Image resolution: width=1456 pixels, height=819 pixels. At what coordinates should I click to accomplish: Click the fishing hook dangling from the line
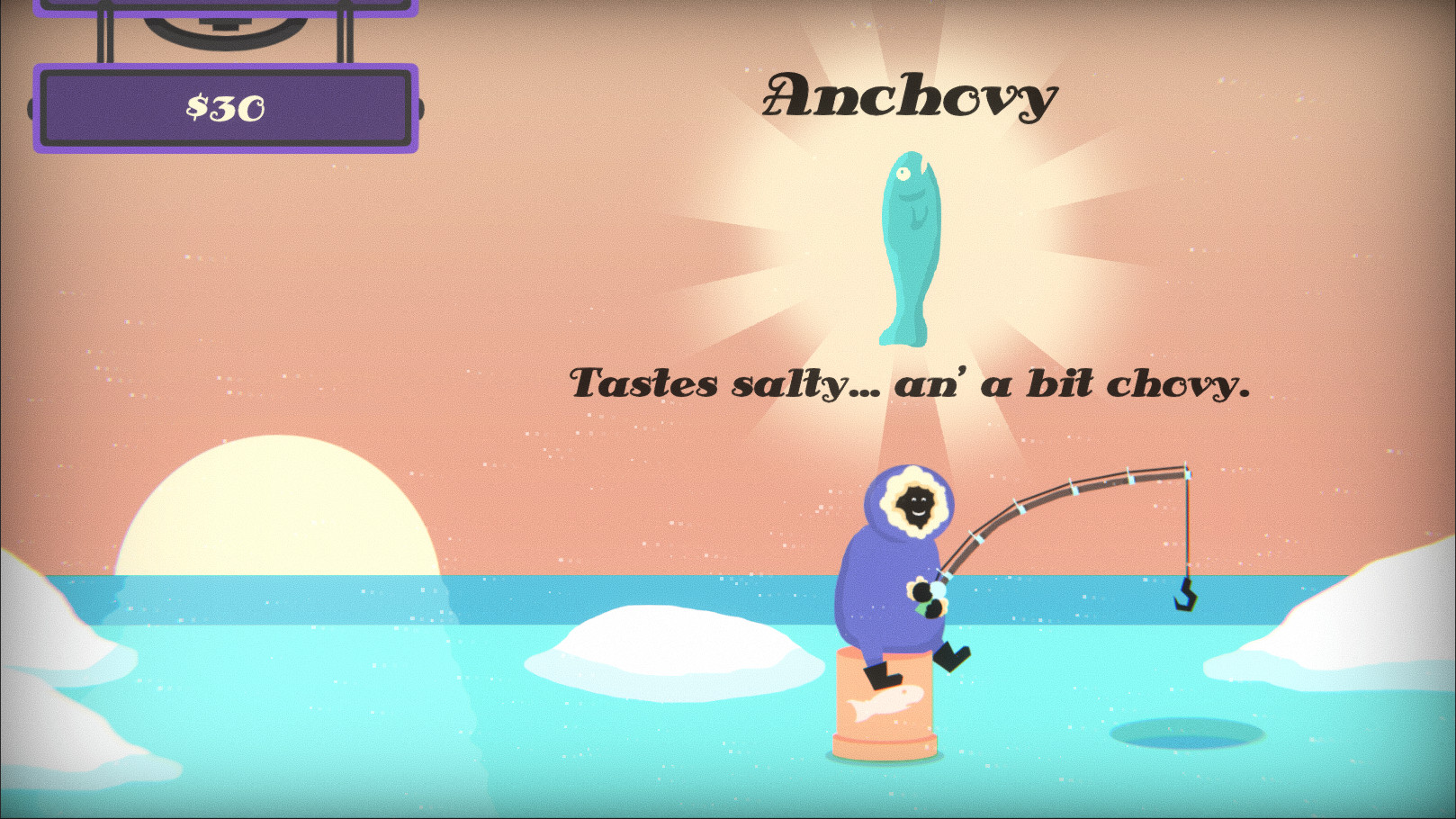[x=1186, y=596]
